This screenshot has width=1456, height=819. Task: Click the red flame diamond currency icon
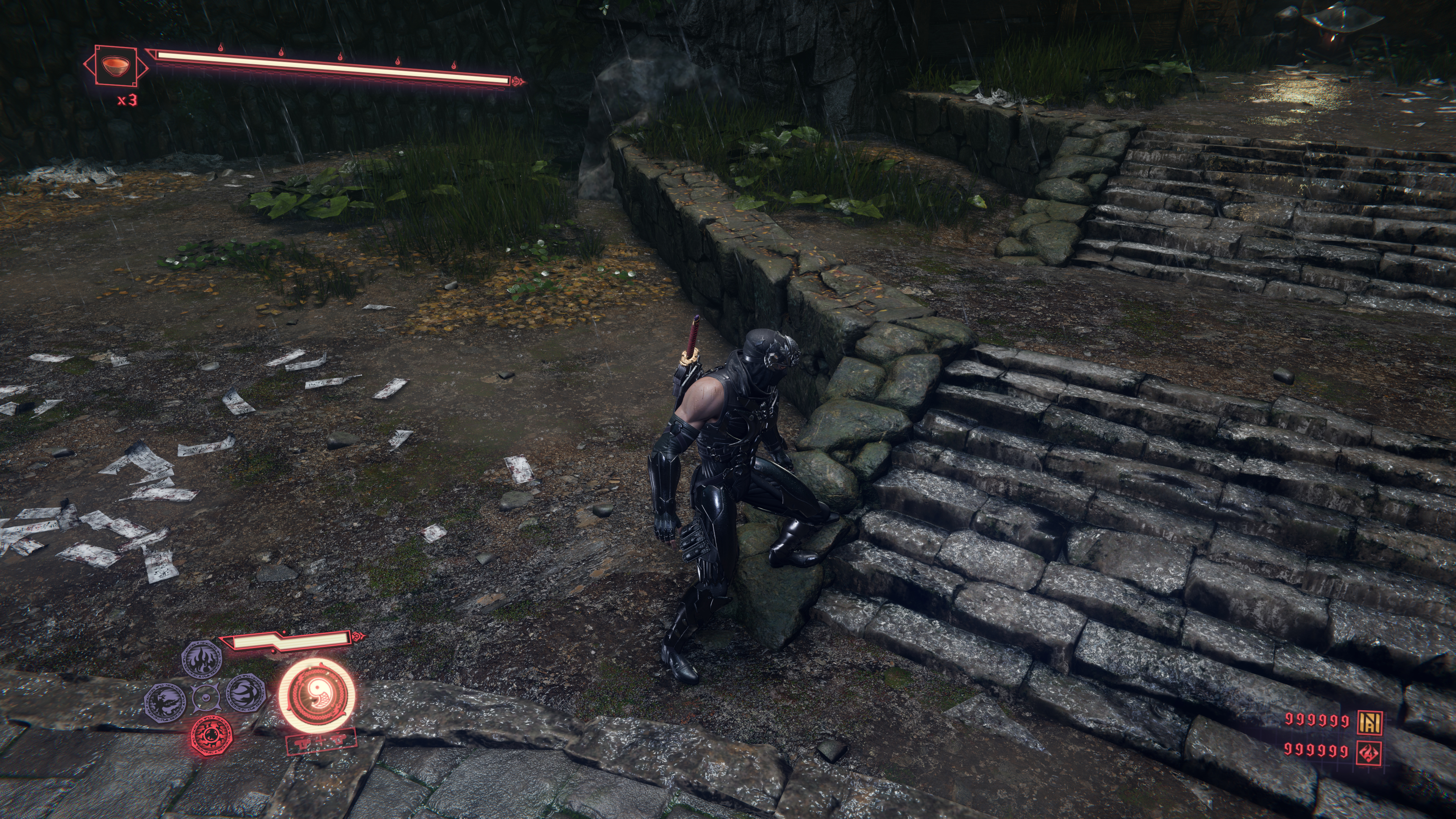1370,752
